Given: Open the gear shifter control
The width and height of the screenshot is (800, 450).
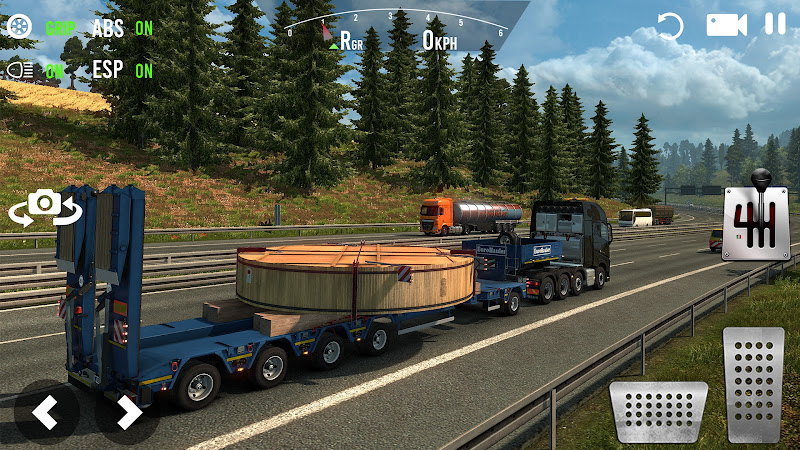Looking at the screenshot, I should (x=755, y=223).
